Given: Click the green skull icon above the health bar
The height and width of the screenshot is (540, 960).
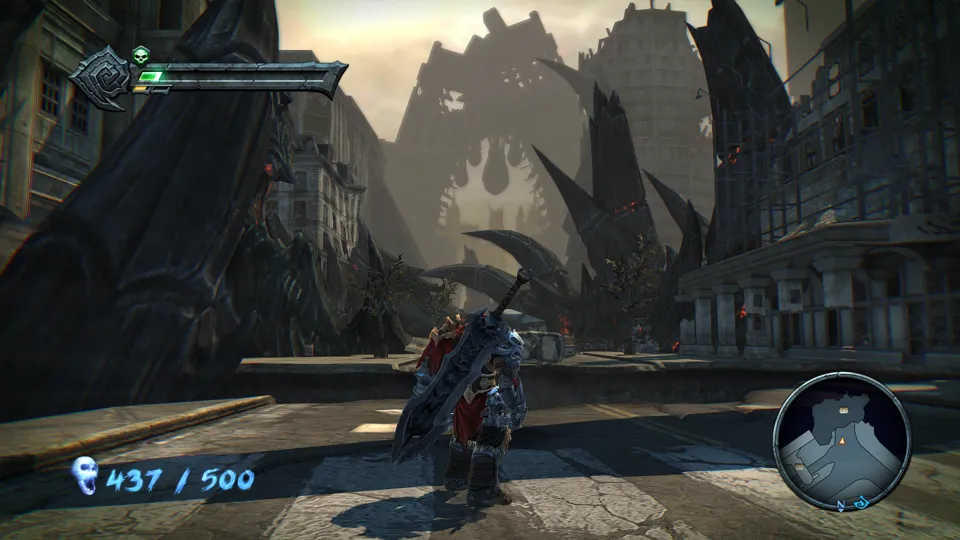Looking at the screenshot, I should coord(141,55).
